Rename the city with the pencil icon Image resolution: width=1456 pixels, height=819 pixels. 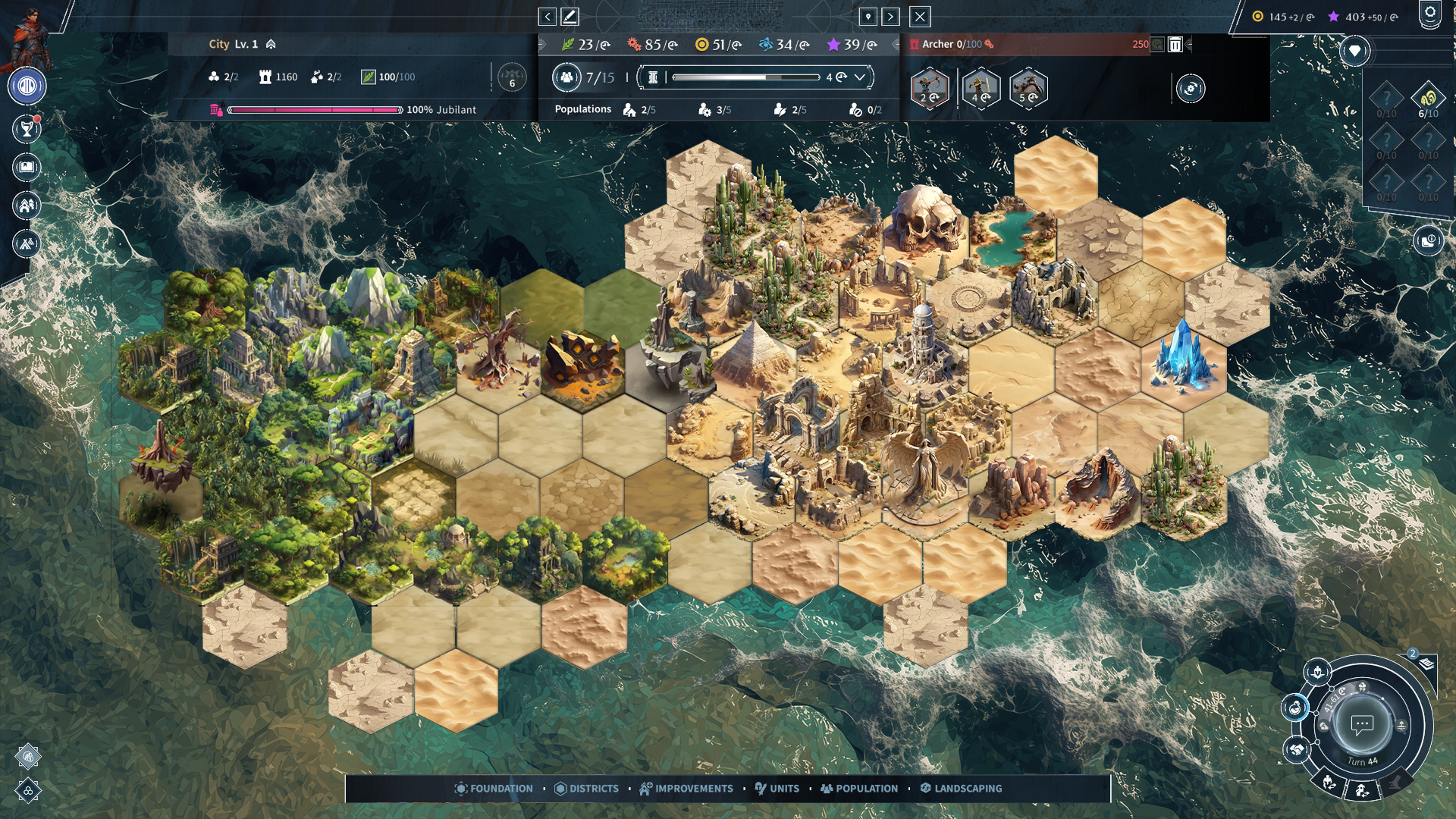point(570,17)
